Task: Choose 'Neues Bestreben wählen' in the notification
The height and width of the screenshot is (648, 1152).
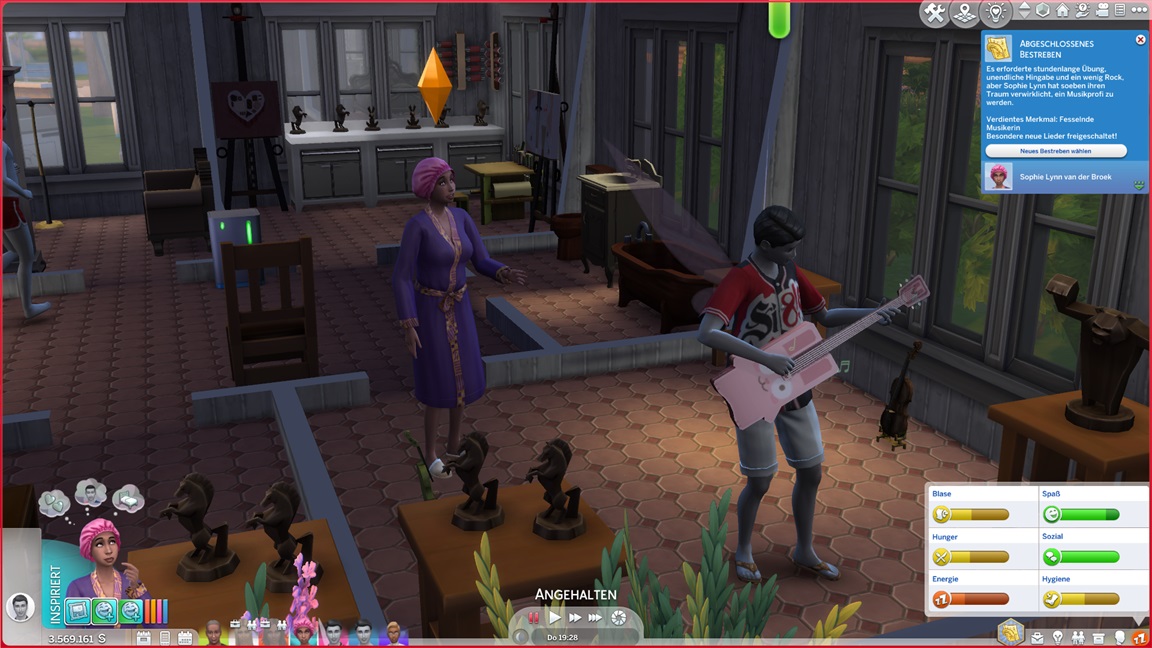Action: (1055, 151)
